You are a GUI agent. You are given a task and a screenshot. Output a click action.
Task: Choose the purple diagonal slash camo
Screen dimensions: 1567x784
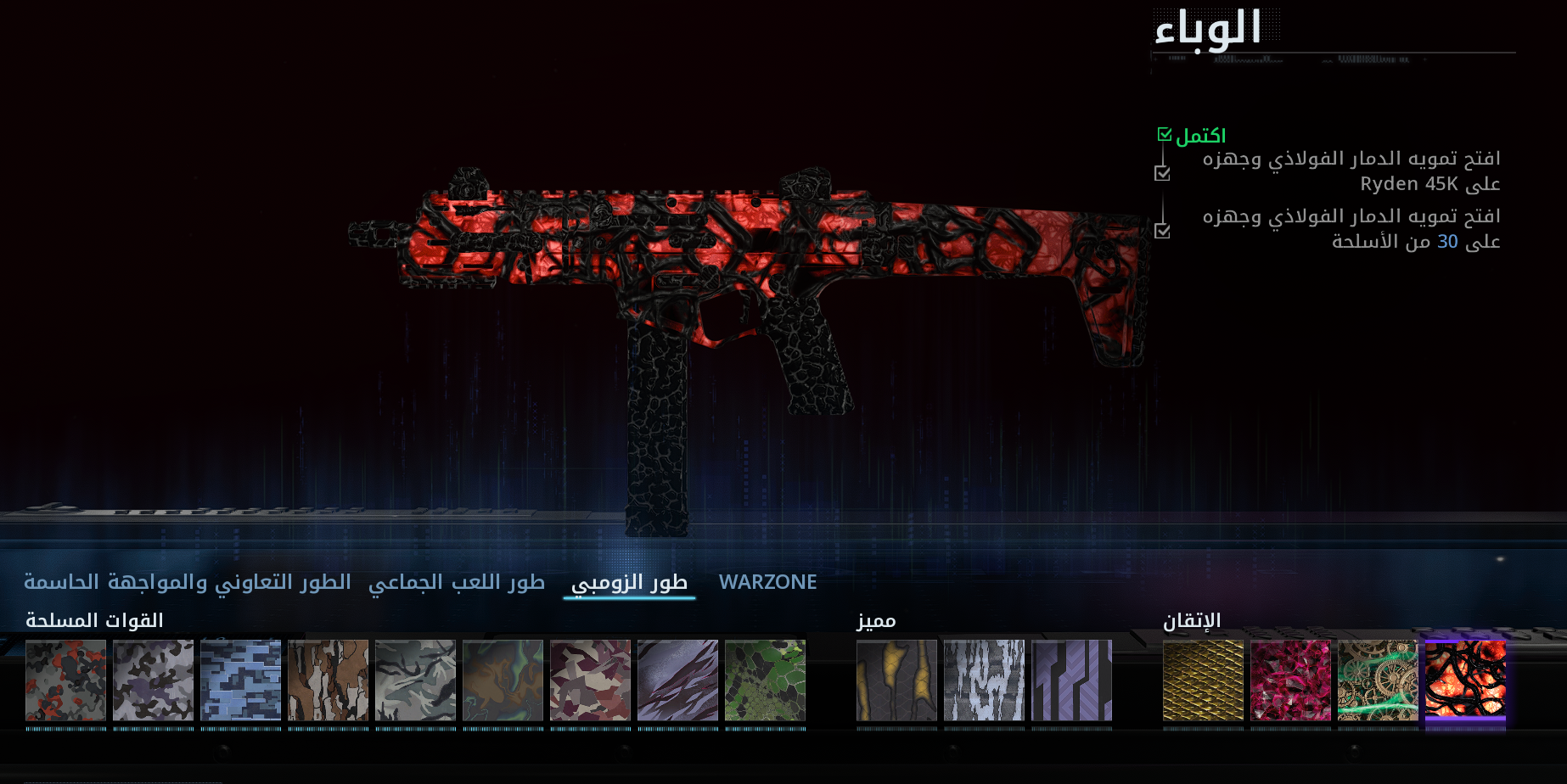[x=678, y=680]
